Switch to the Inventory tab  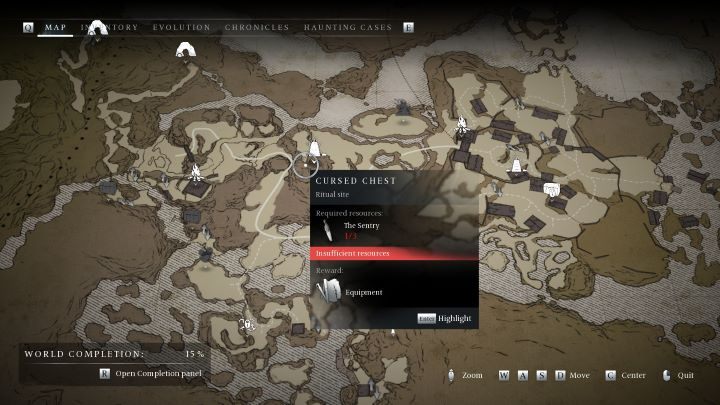pyautogui.click(x=112, y=27)
